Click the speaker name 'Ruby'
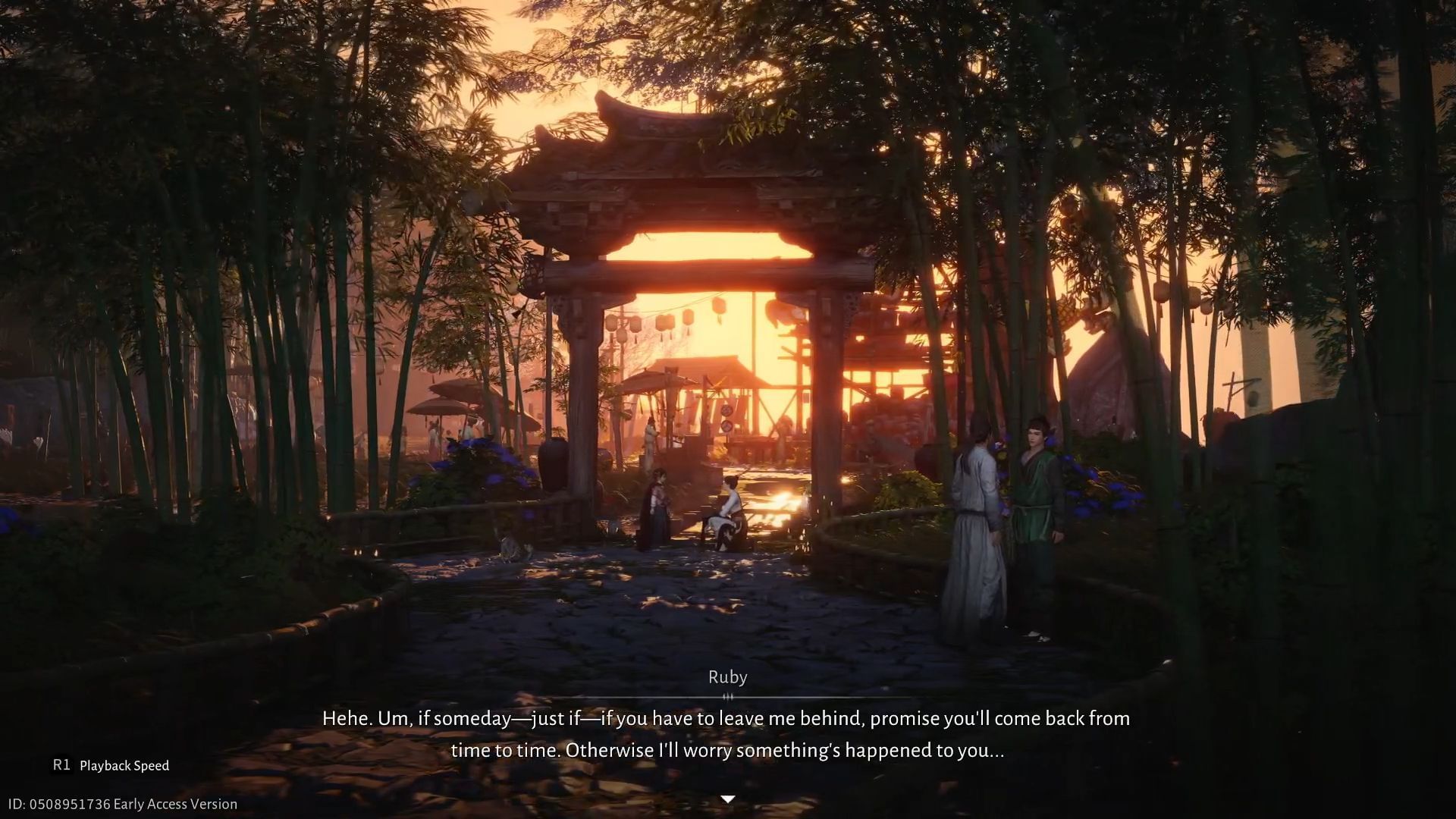This screenshot has width=1456, height=819. point(727,676)
